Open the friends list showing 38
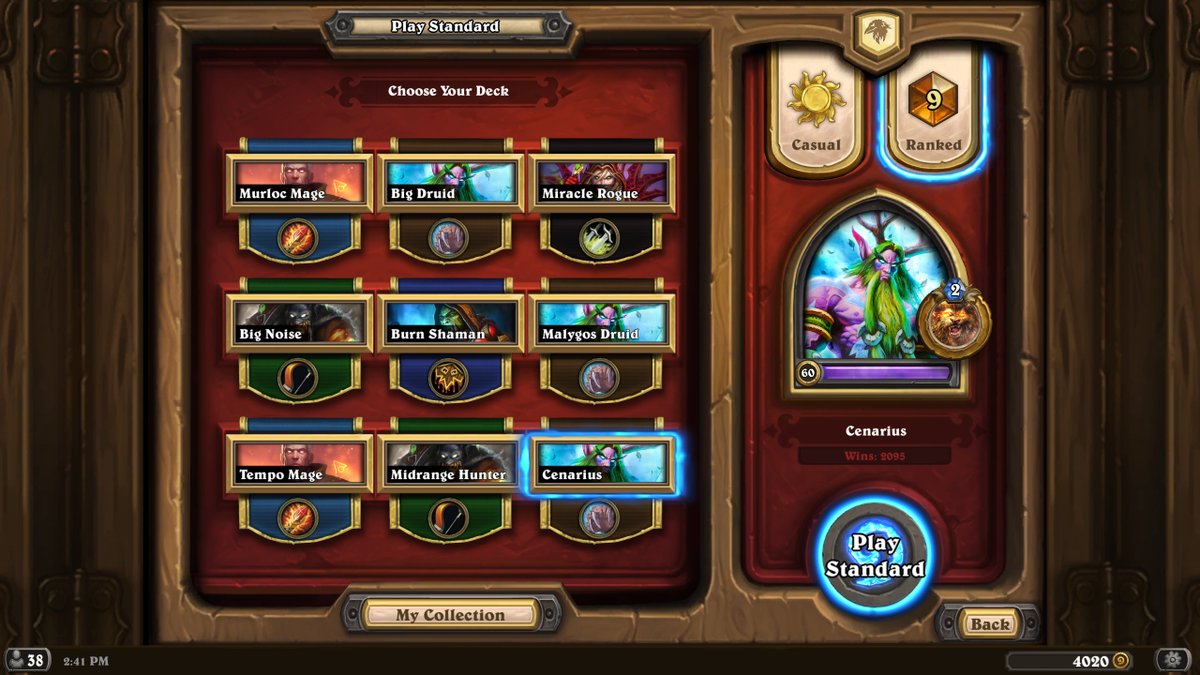The image size is (1200, 675). pos(27,660)
